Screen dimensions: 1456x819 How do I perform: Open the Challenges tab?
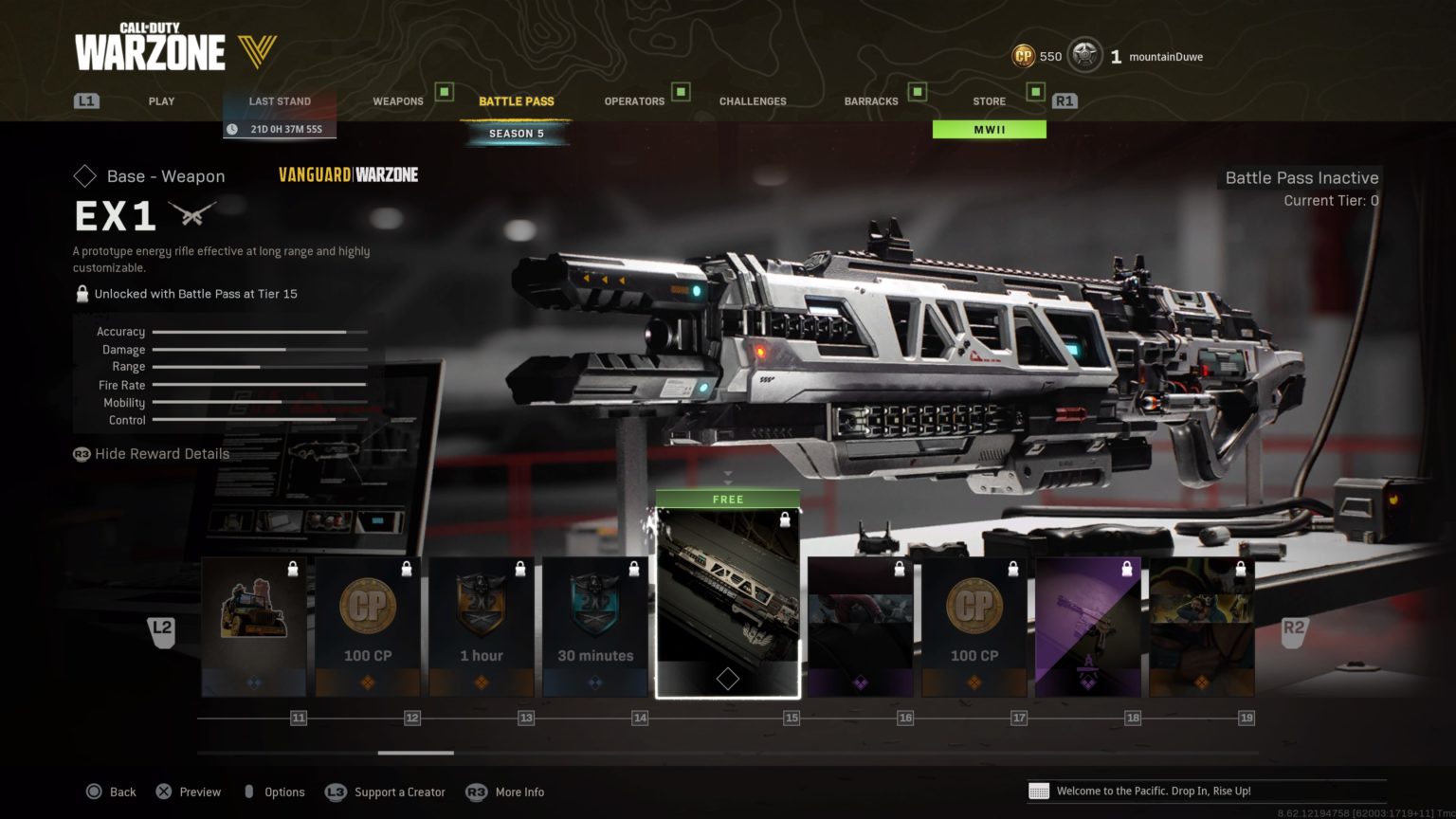(x=753, y=100)
